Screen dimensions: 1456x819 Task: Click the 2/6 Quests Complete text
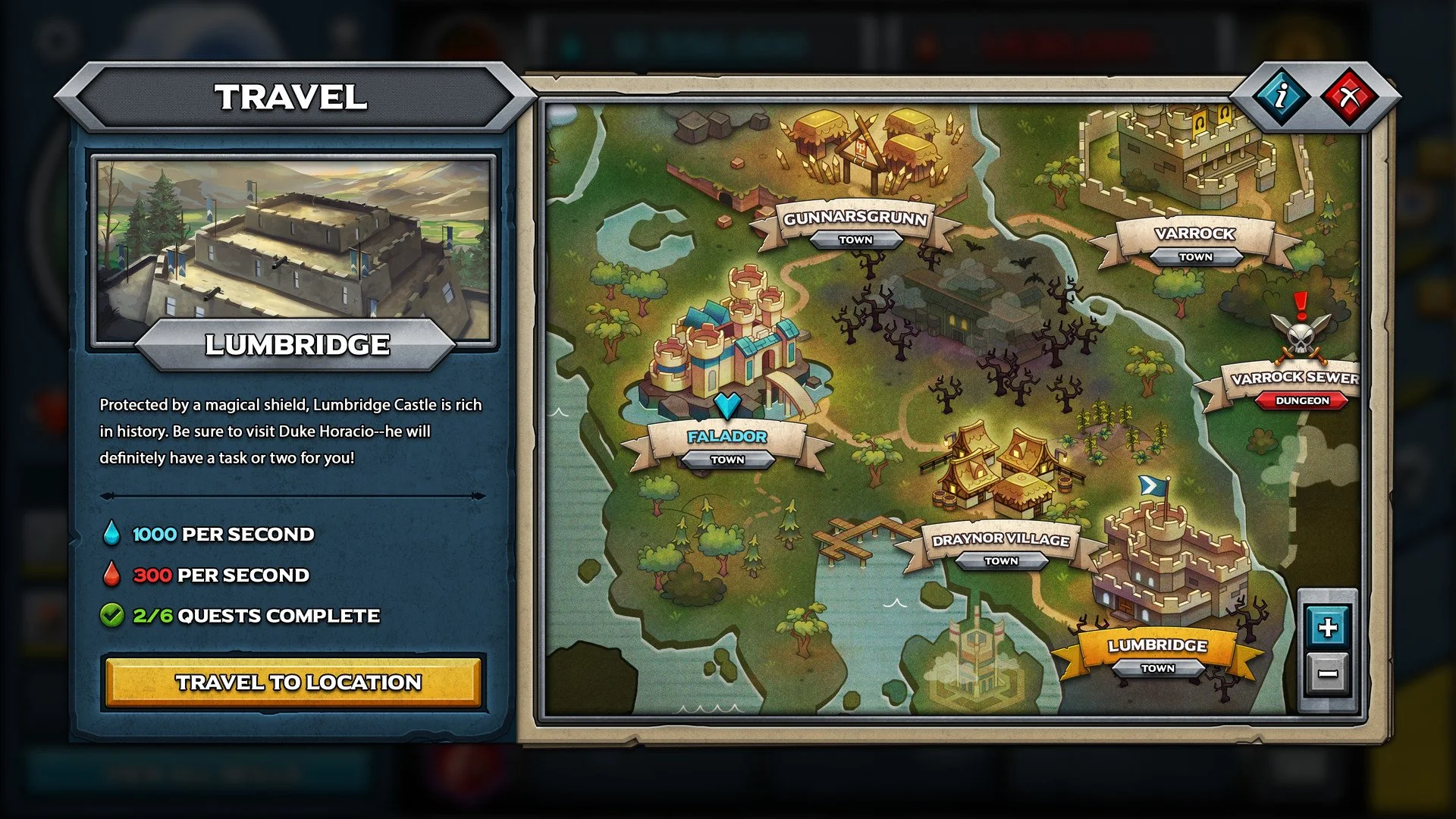pos(256,616)
